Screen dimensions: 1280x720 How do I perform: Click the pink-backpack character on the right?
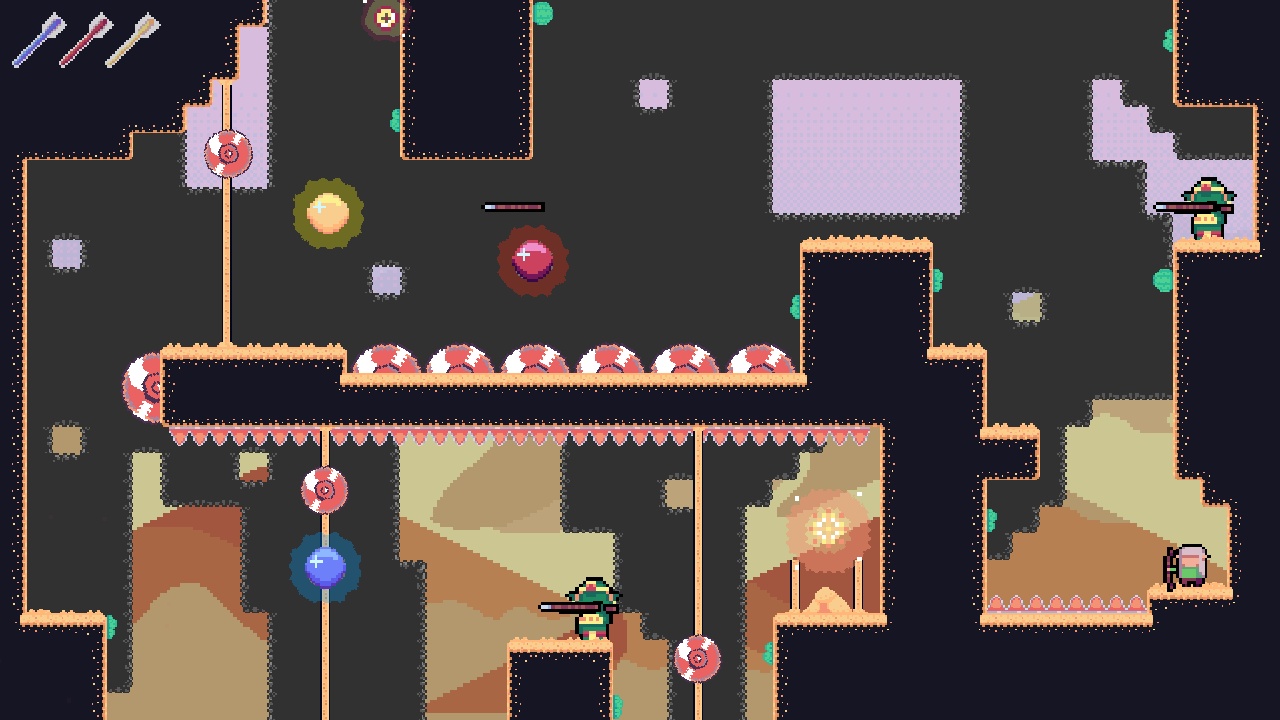pos(1190,567)
